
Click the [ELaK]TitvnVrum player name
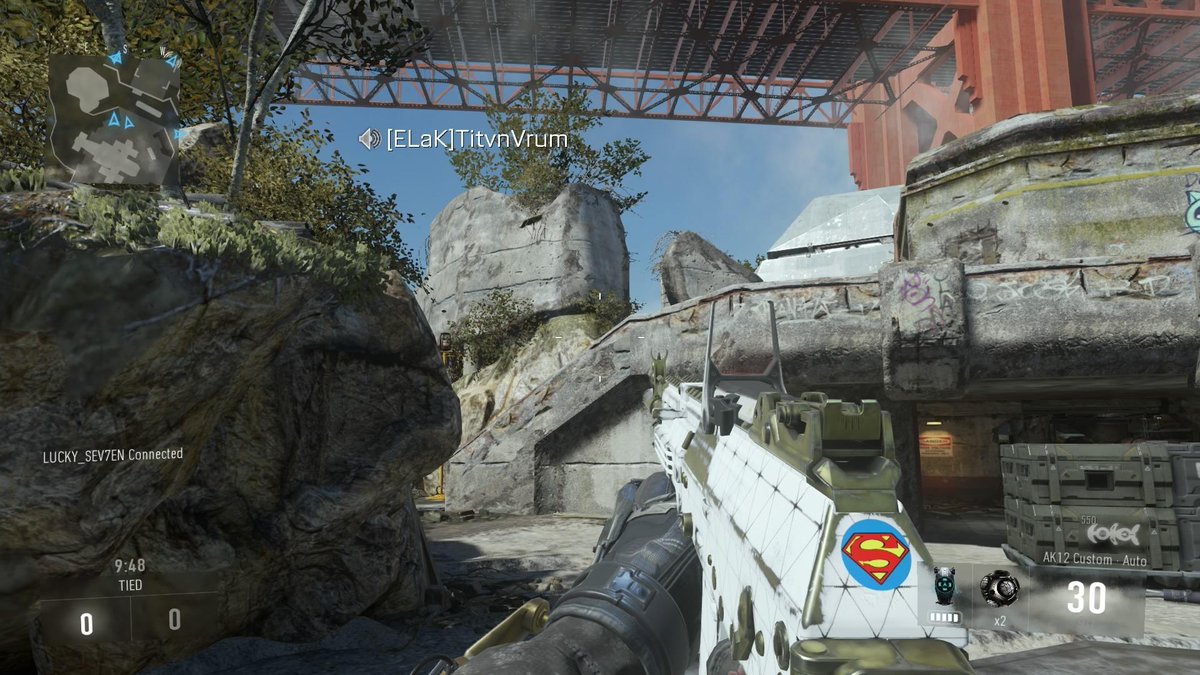477,139
